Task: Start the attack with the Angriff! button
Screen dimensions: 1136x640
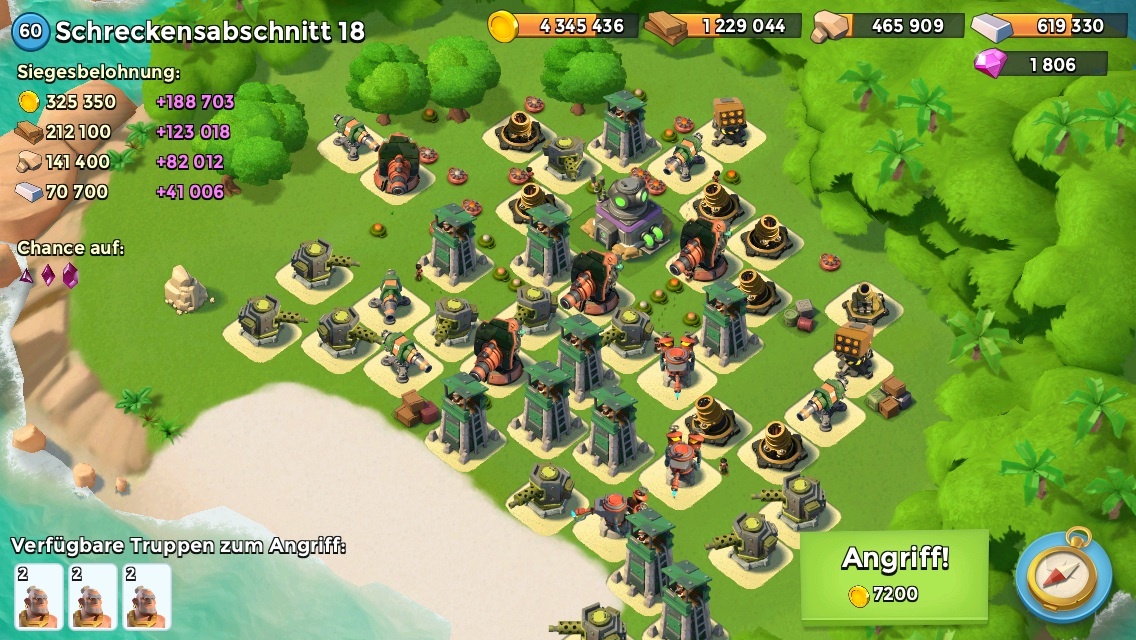Action: pyautogui.click(x=894, y=574)
